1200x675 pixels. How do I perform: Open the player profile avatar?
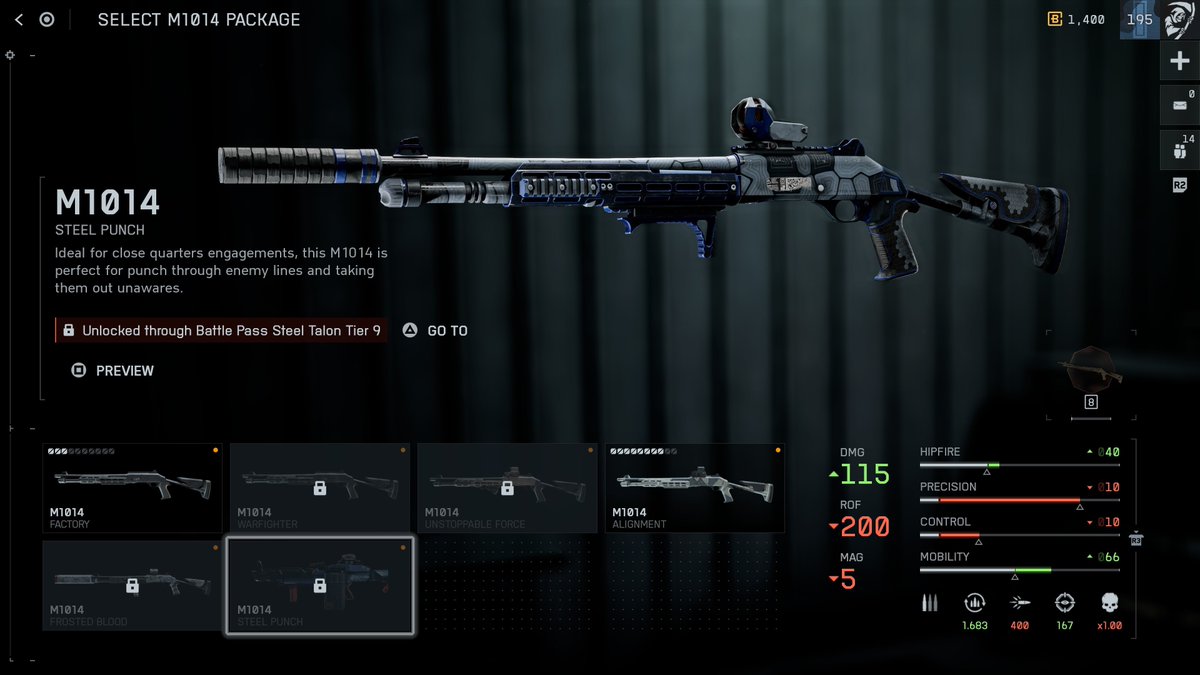coord(1180,20)
